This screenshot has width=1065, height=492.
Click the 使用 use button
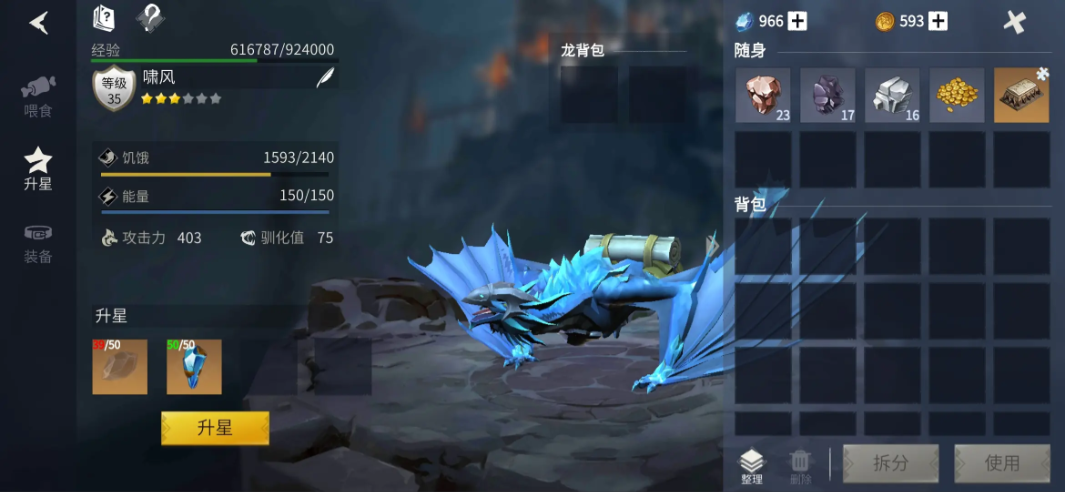pos(1002,463)
